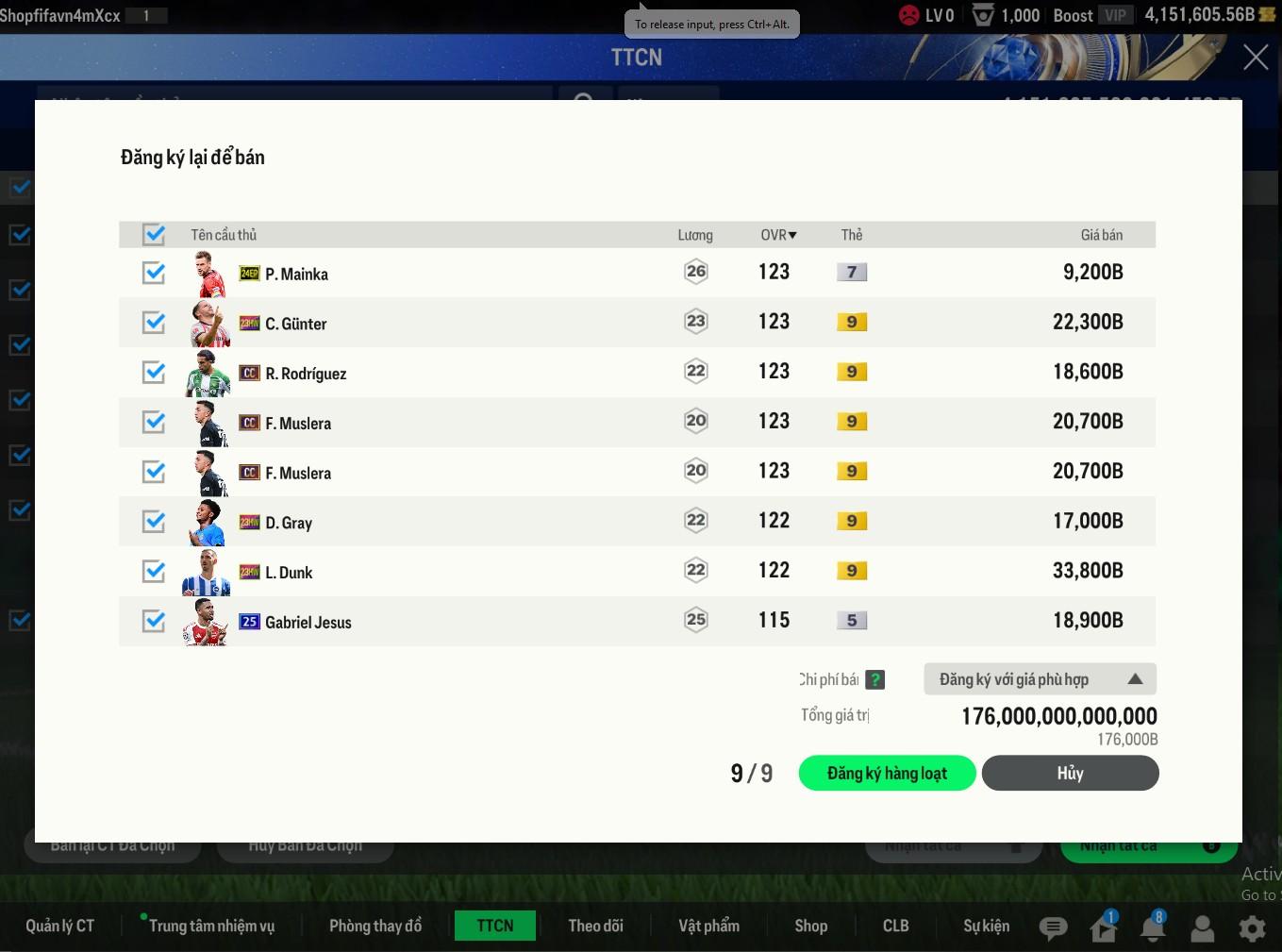
Task: Sort by the OVR column header
Action: click(x=778, y=235)
